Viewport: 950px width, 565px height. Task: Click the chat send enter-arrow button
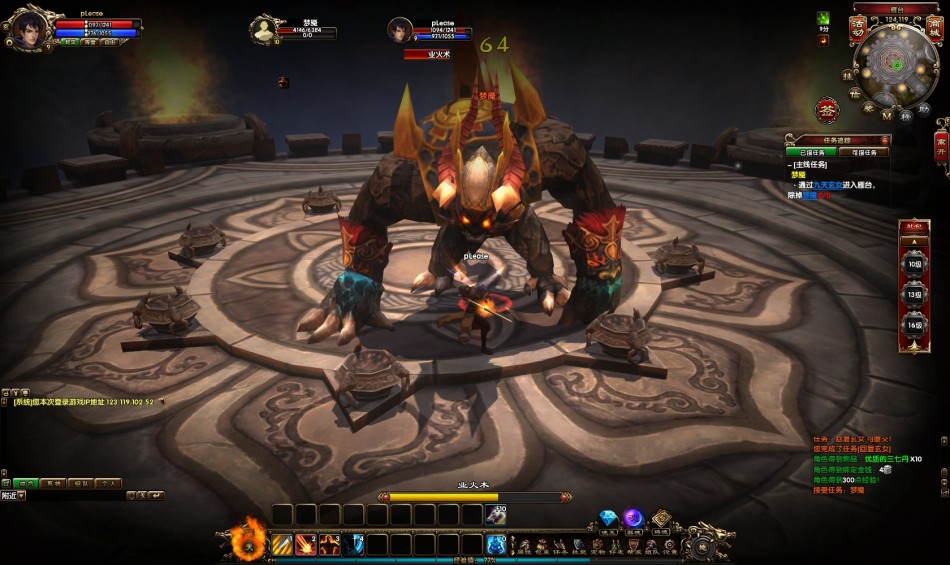(158, 496)
